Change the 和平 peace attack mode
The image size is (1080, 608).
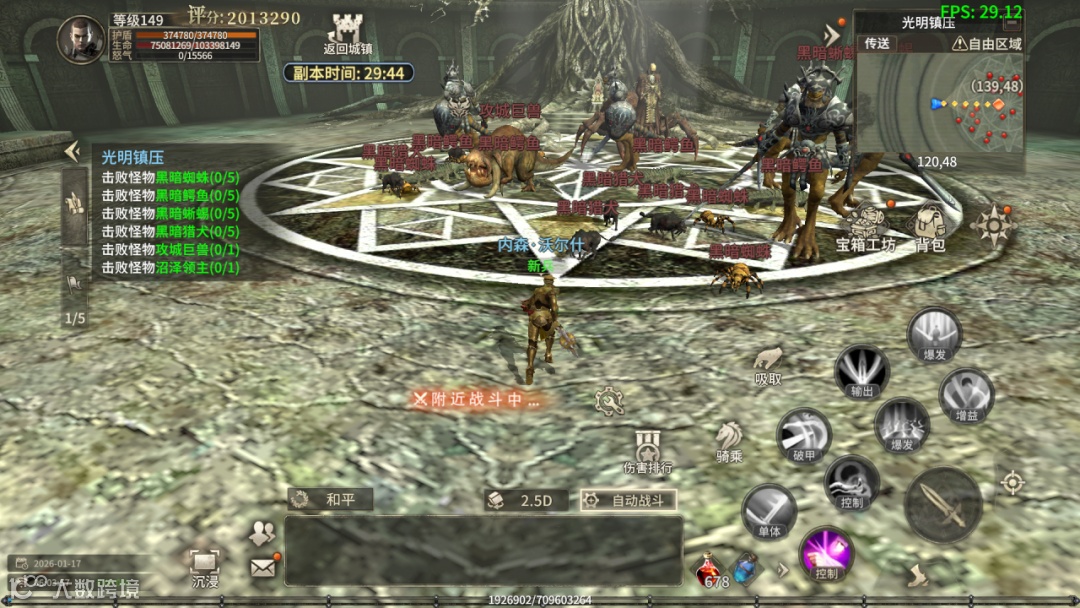331,499
